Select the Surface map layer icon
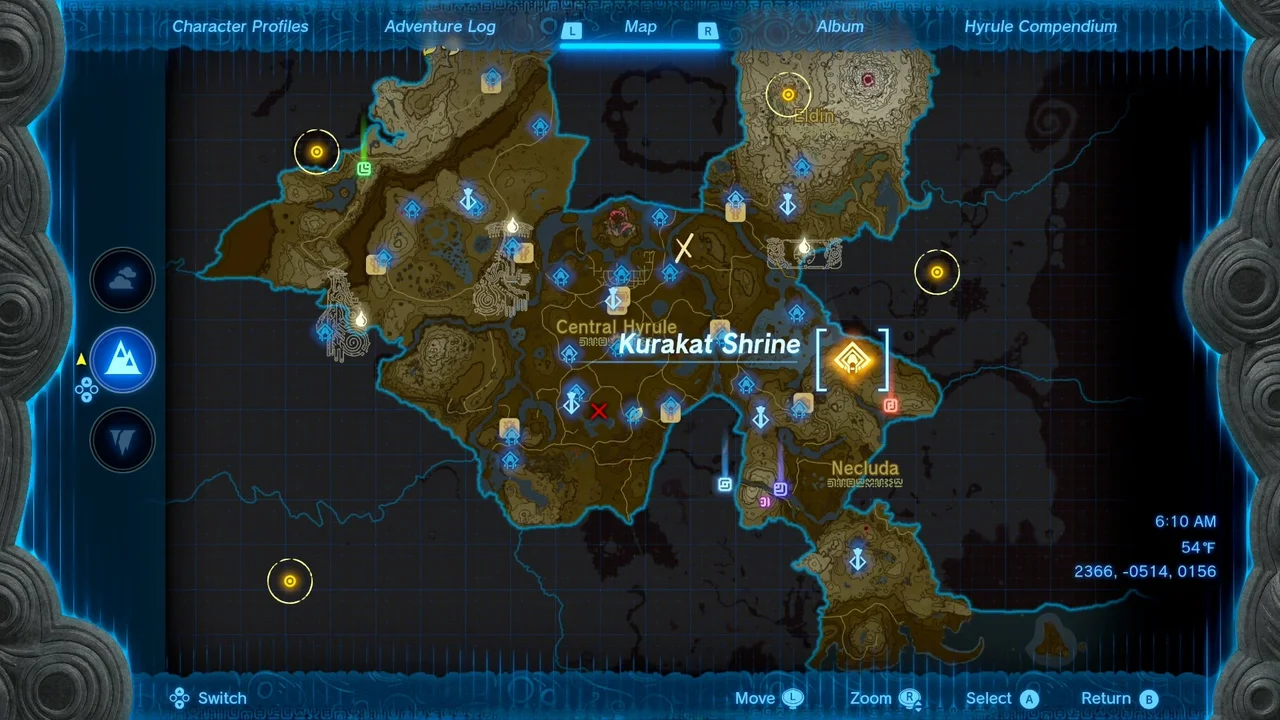1280x720 pixels. point(122,360)
